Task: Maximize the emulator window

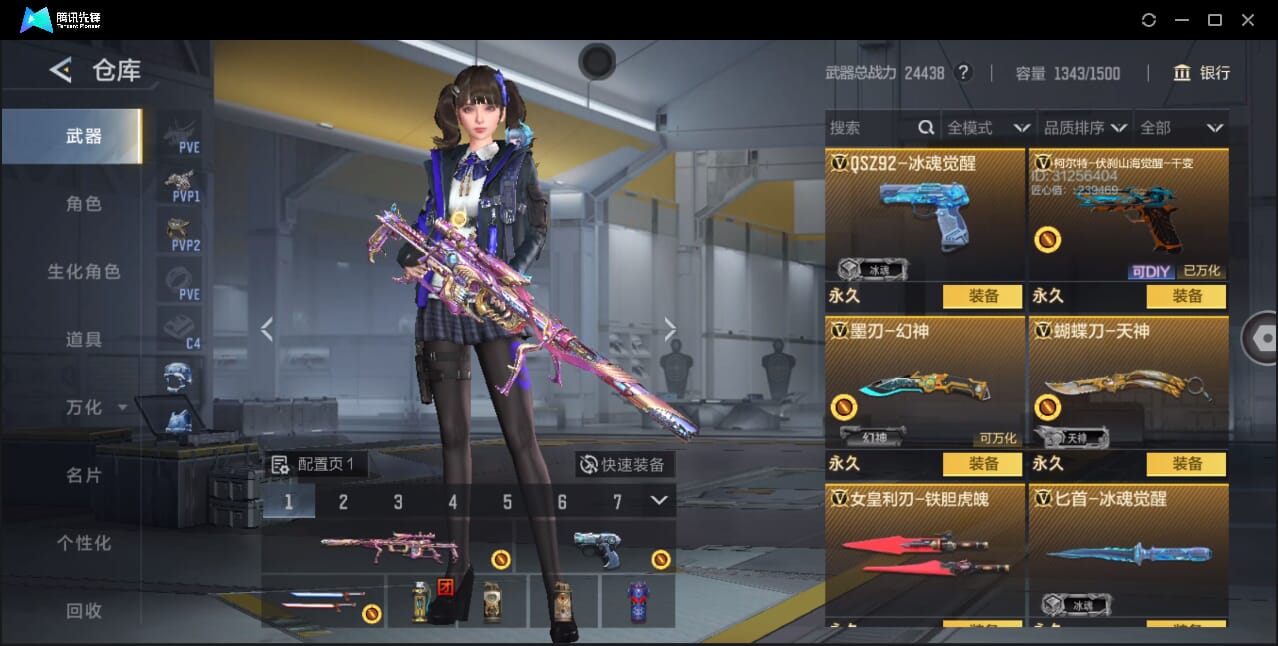Action: tap(1215, 20)
